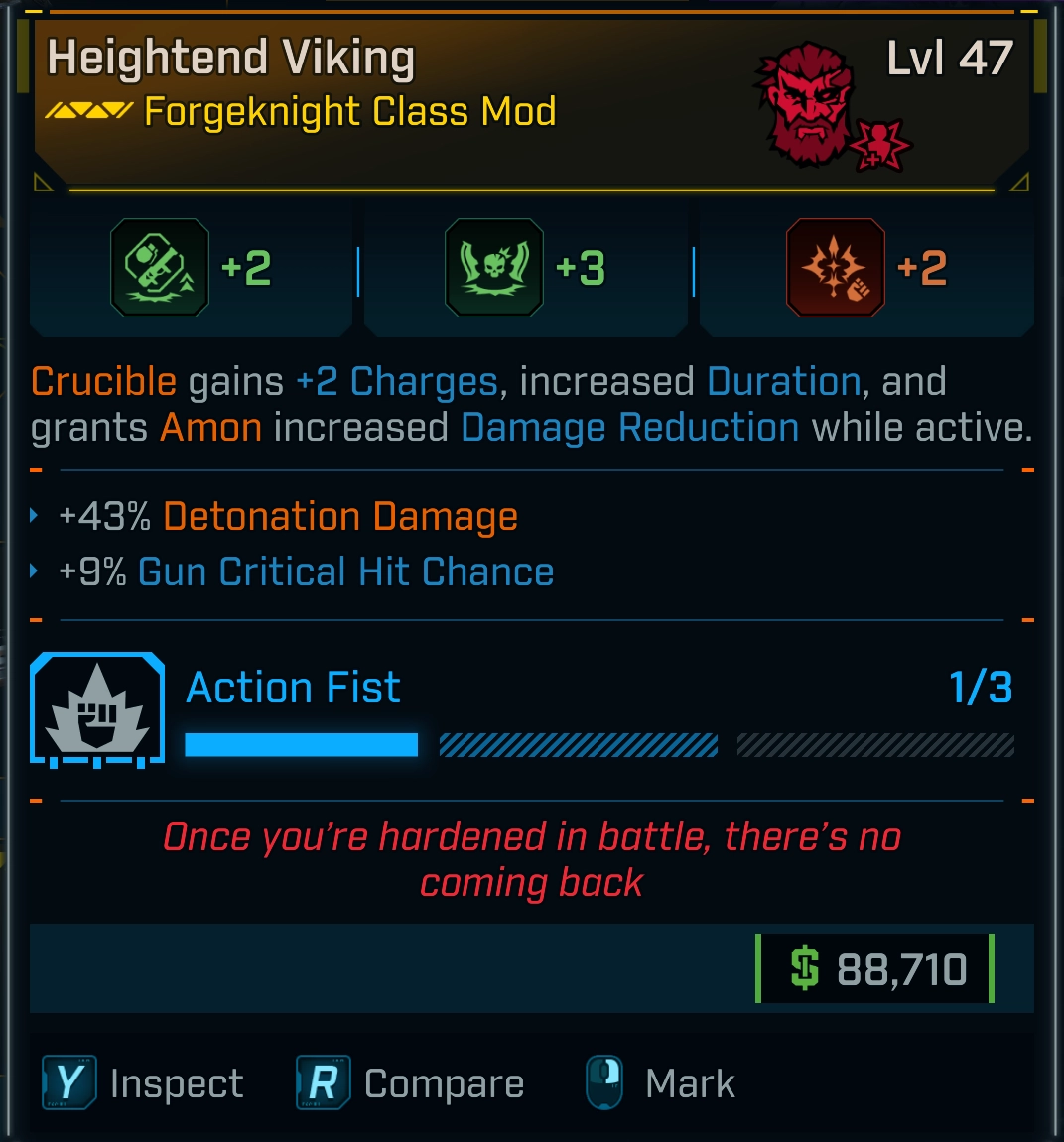Click the Action Fist firmware icon
This screenshot has width=1064, height=1142.
(97, 710)
